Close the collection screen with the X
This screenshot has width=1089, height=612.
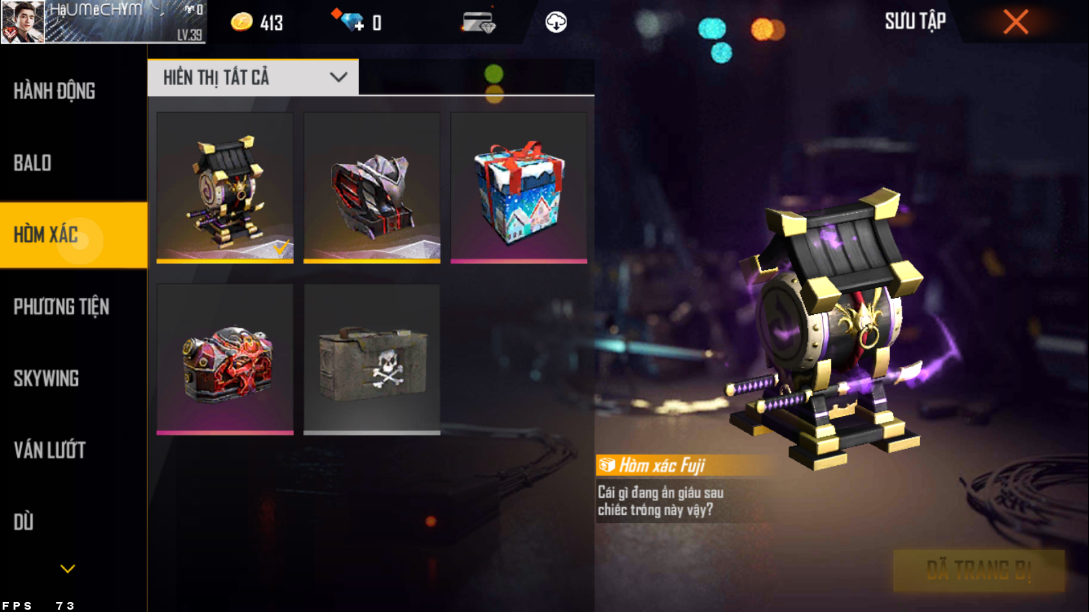[1015, 22]
